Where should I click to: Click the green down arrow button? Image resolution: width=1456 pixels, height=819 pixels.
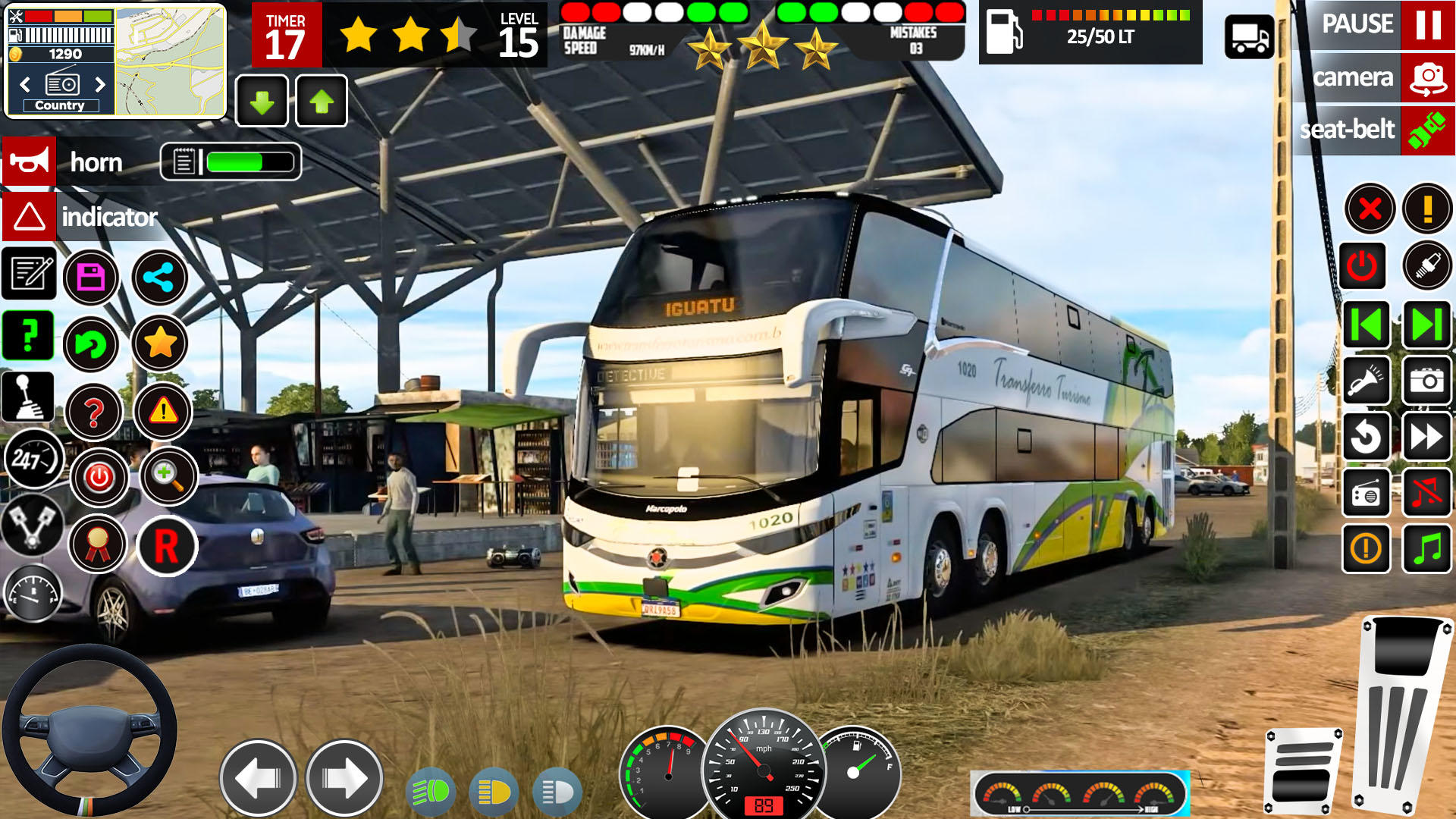pyautogui.click(x=262, y=101)
